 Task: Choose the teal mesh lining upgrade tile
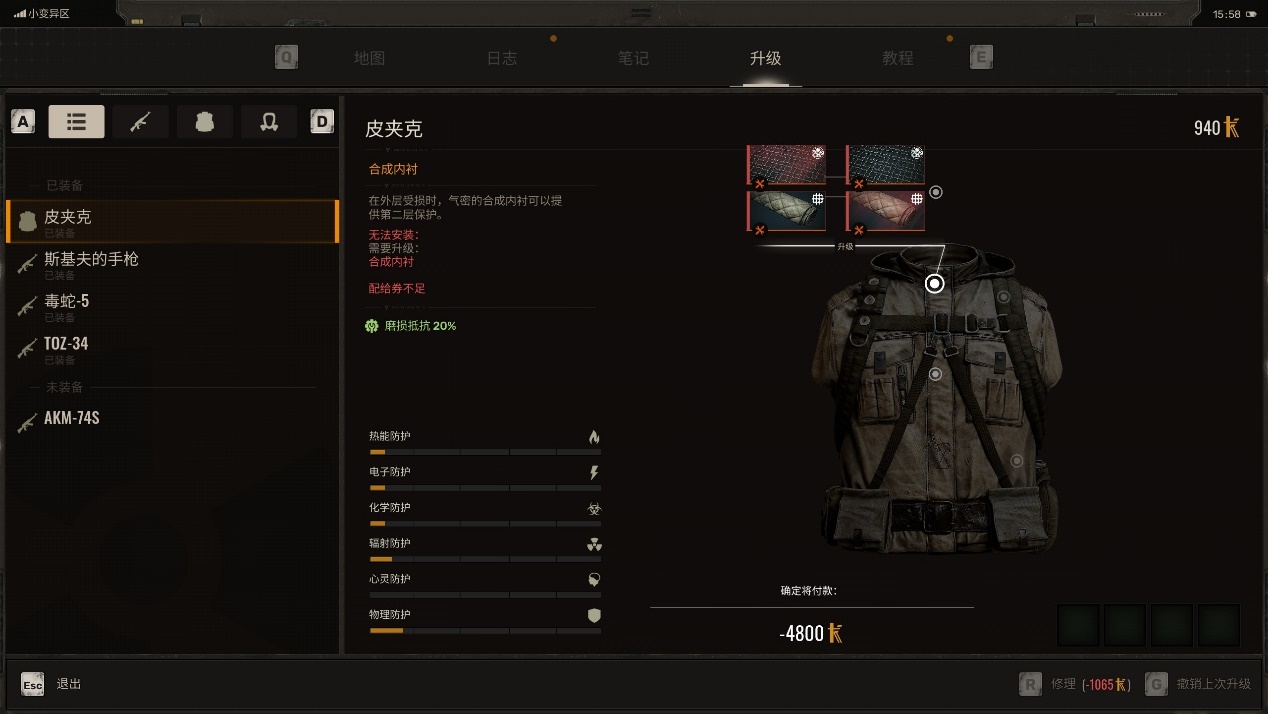(886, 165)
